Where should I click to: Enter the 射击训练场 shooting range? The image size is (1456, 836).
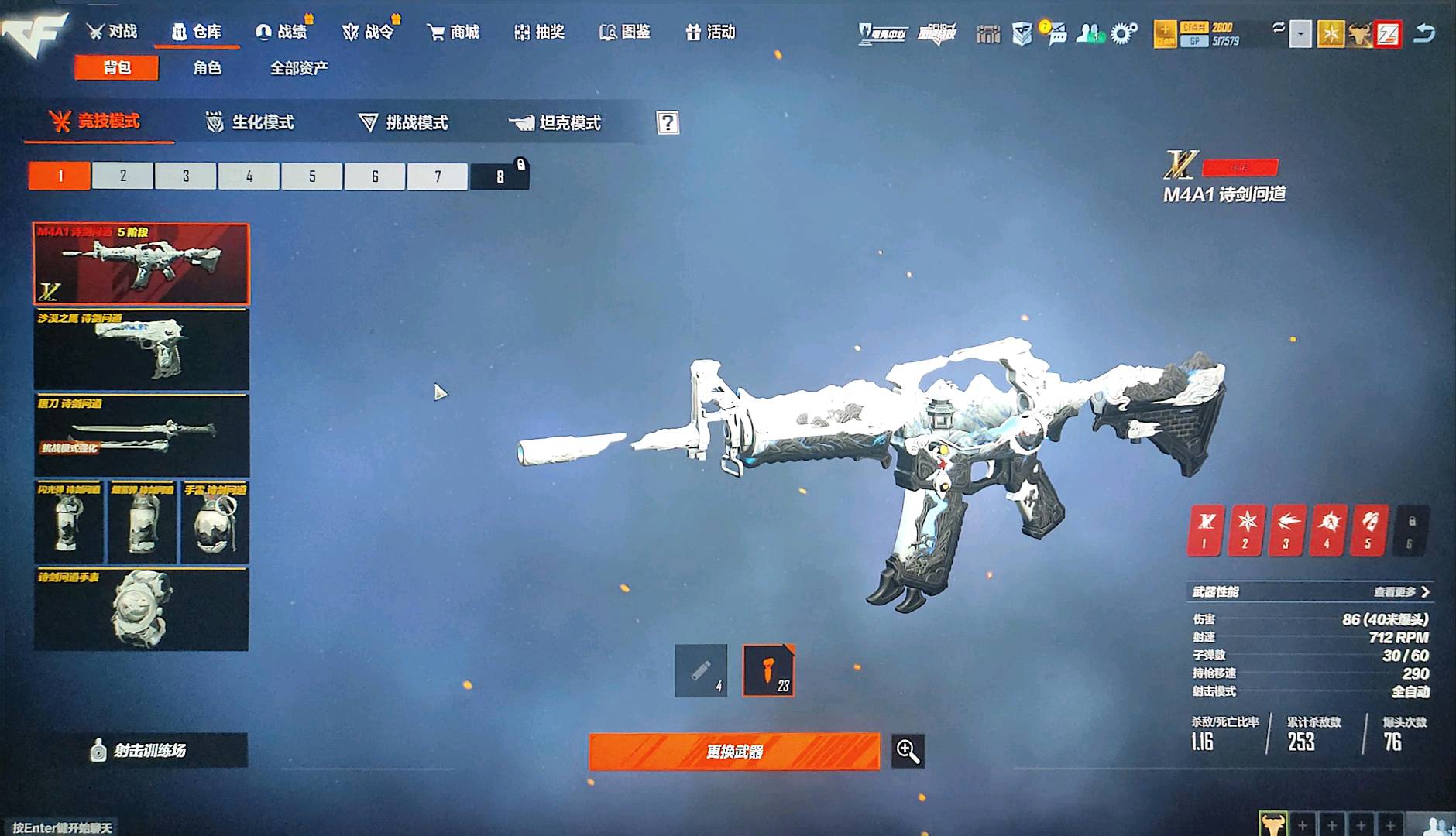tap(140, 750)
